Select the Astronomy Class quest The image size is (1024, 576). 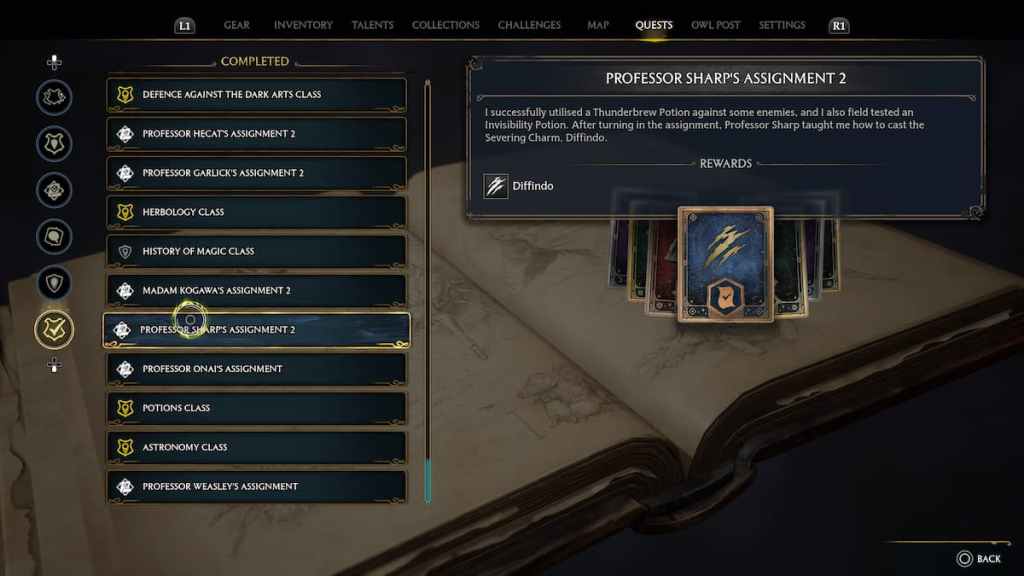(x=256, y=447)
